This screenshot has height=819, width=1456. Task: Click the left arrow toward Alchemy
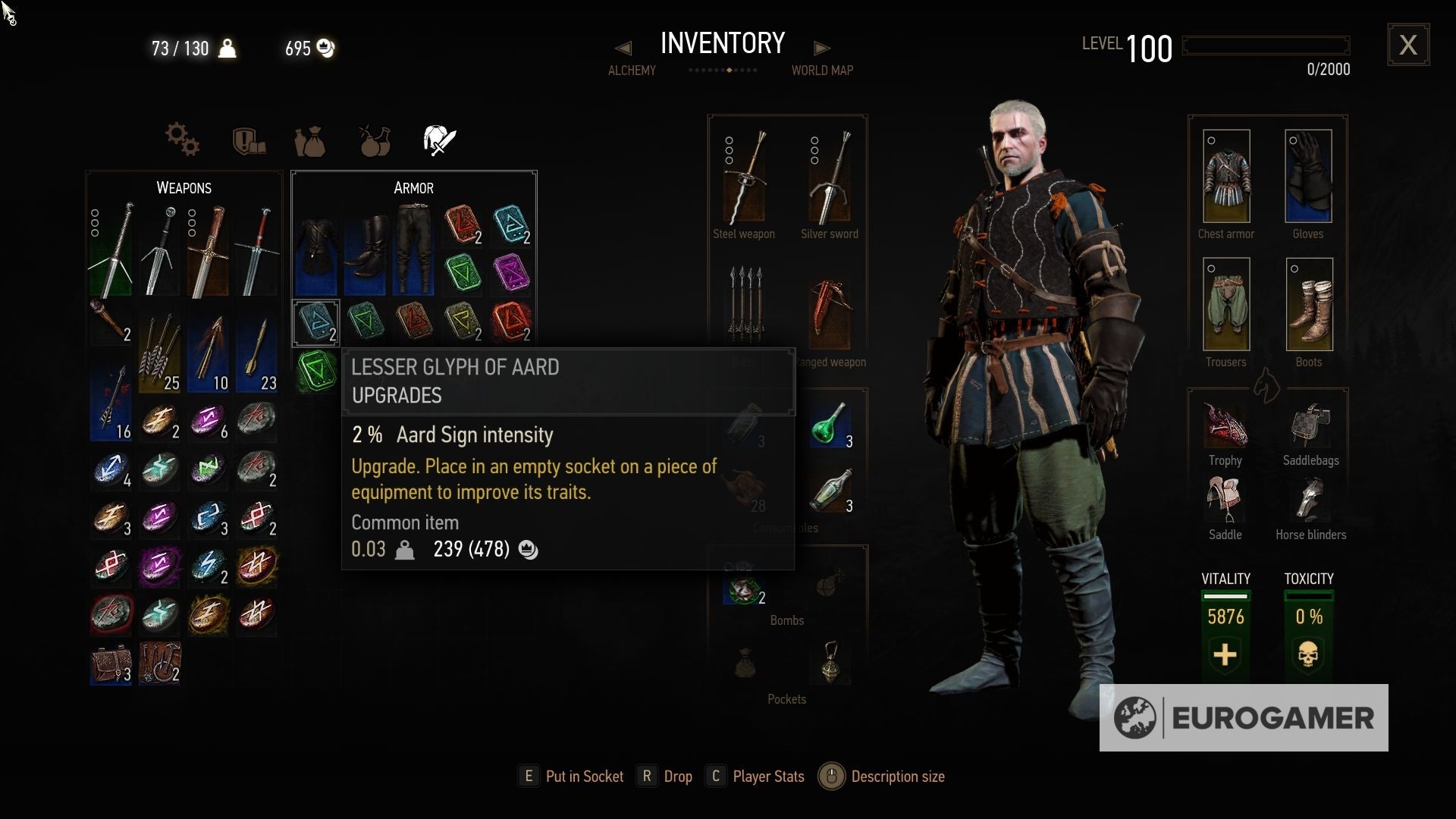point(623,47)
